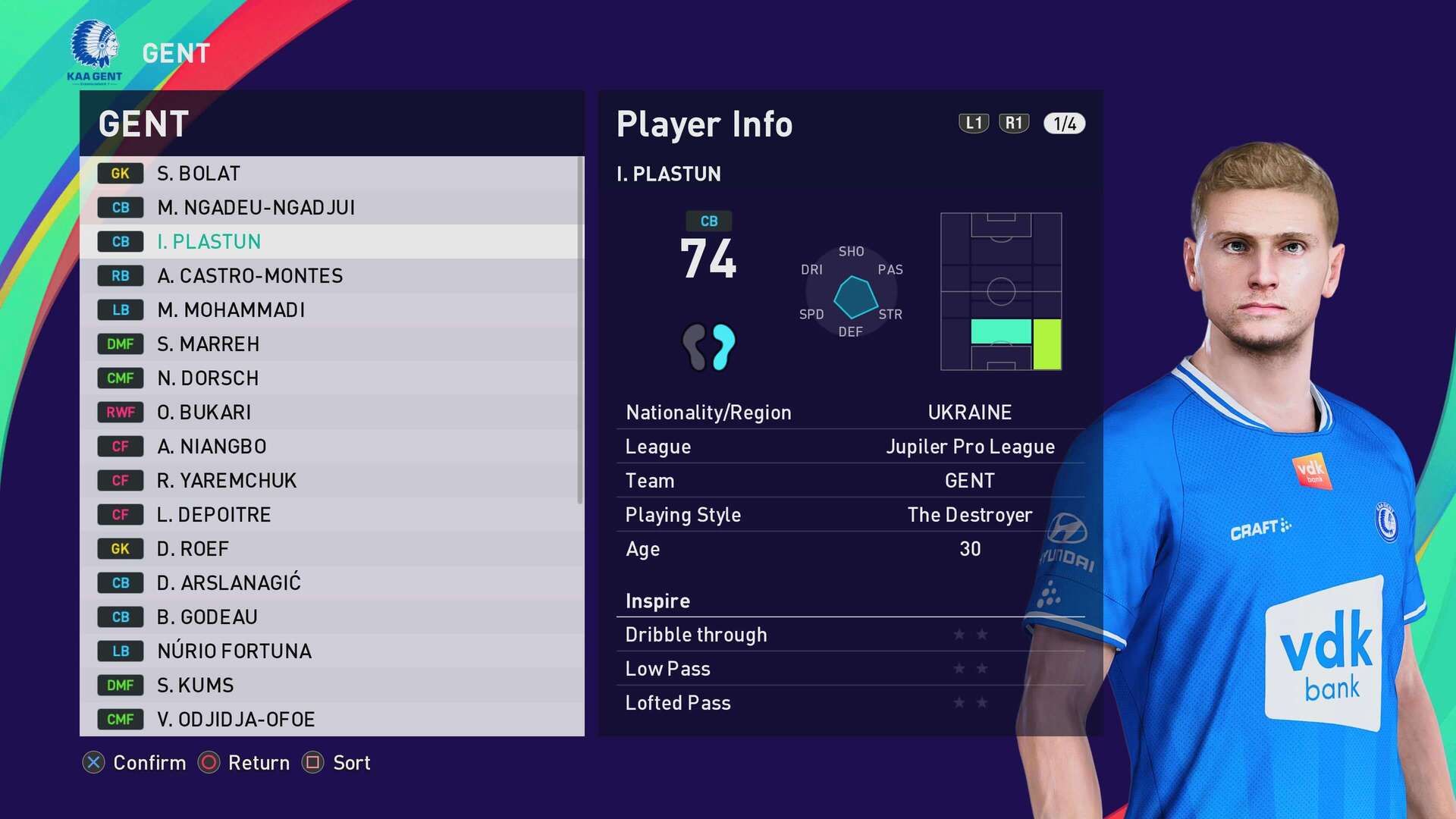Pick right back A. Castro-Montes
Viewport: 1456px width, 819px height.
click(x=331, y=276)
